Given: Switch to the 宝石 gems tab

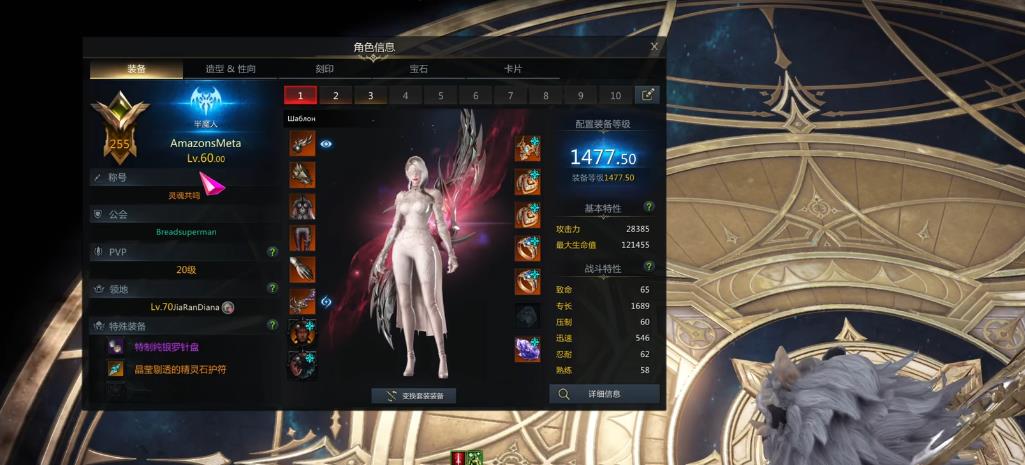Looking at the screenshot, I should [x=419, y=69].
